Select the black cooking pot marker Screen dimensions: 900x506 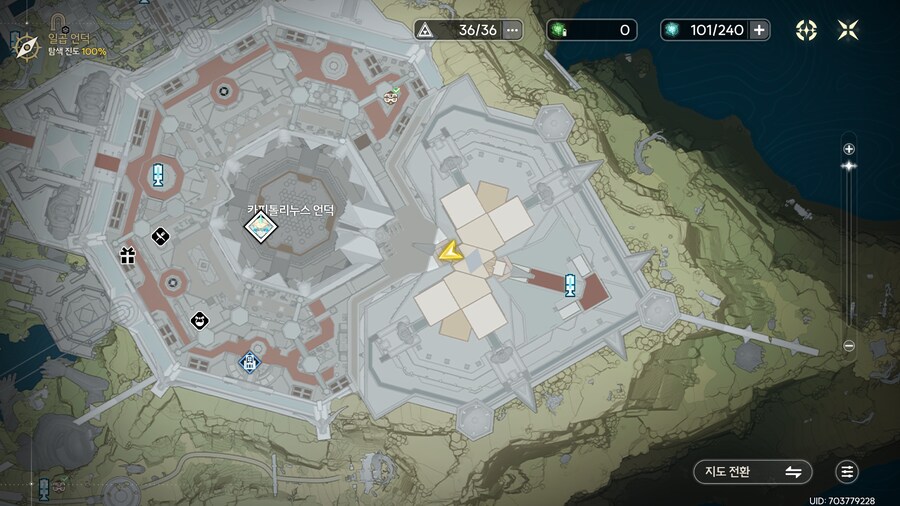tap(199, 320)
